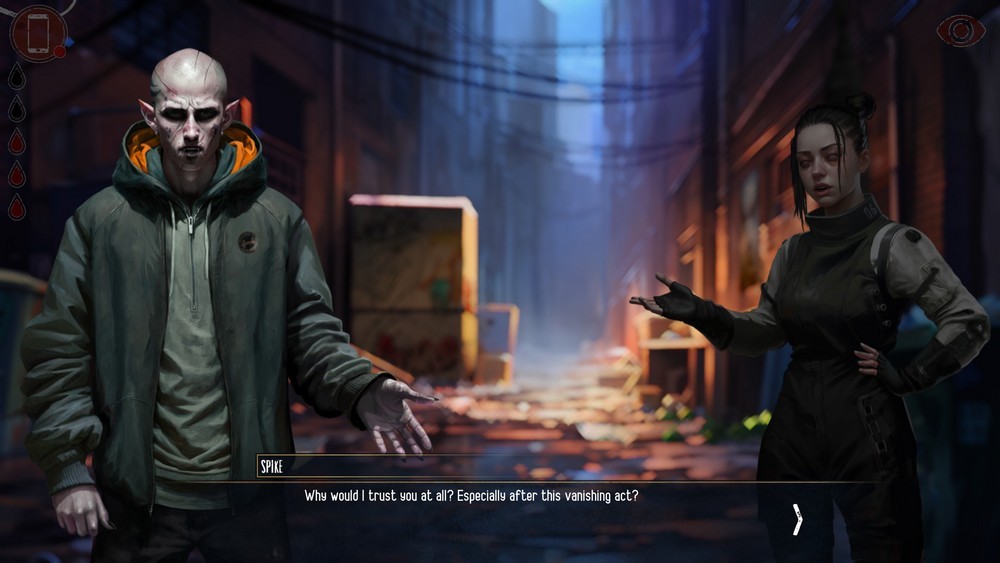Open the smartphone menu icon
The height and width of the screenshot is (563, 1000).
(38, 33)
